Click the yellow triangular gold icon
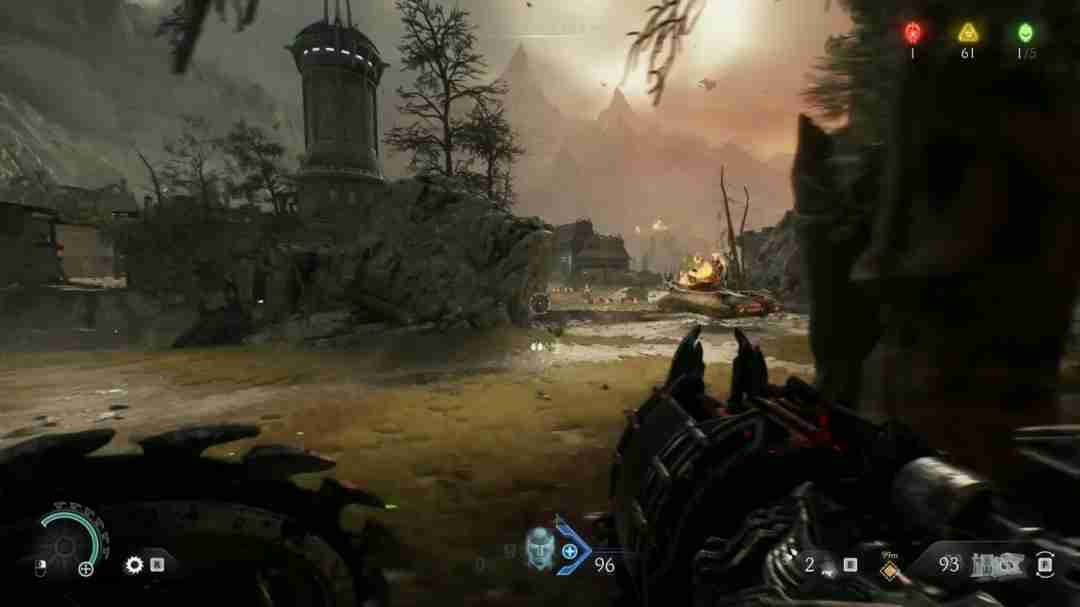The height and width of the screenshot is (607, 1080). (967, 32)
